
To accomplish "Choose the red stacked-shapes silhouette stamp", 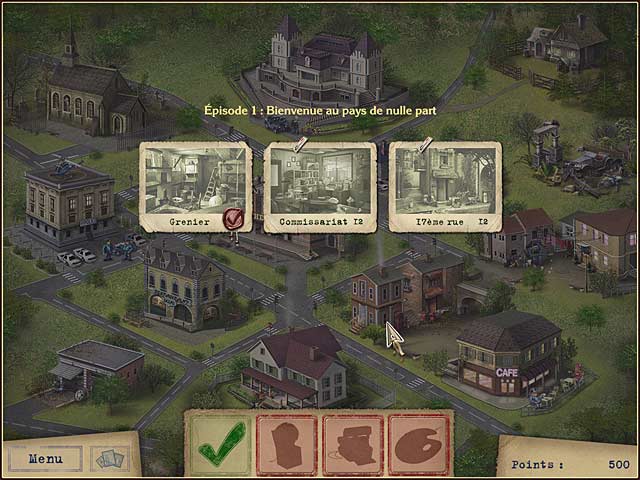I will tap(353, 444).
